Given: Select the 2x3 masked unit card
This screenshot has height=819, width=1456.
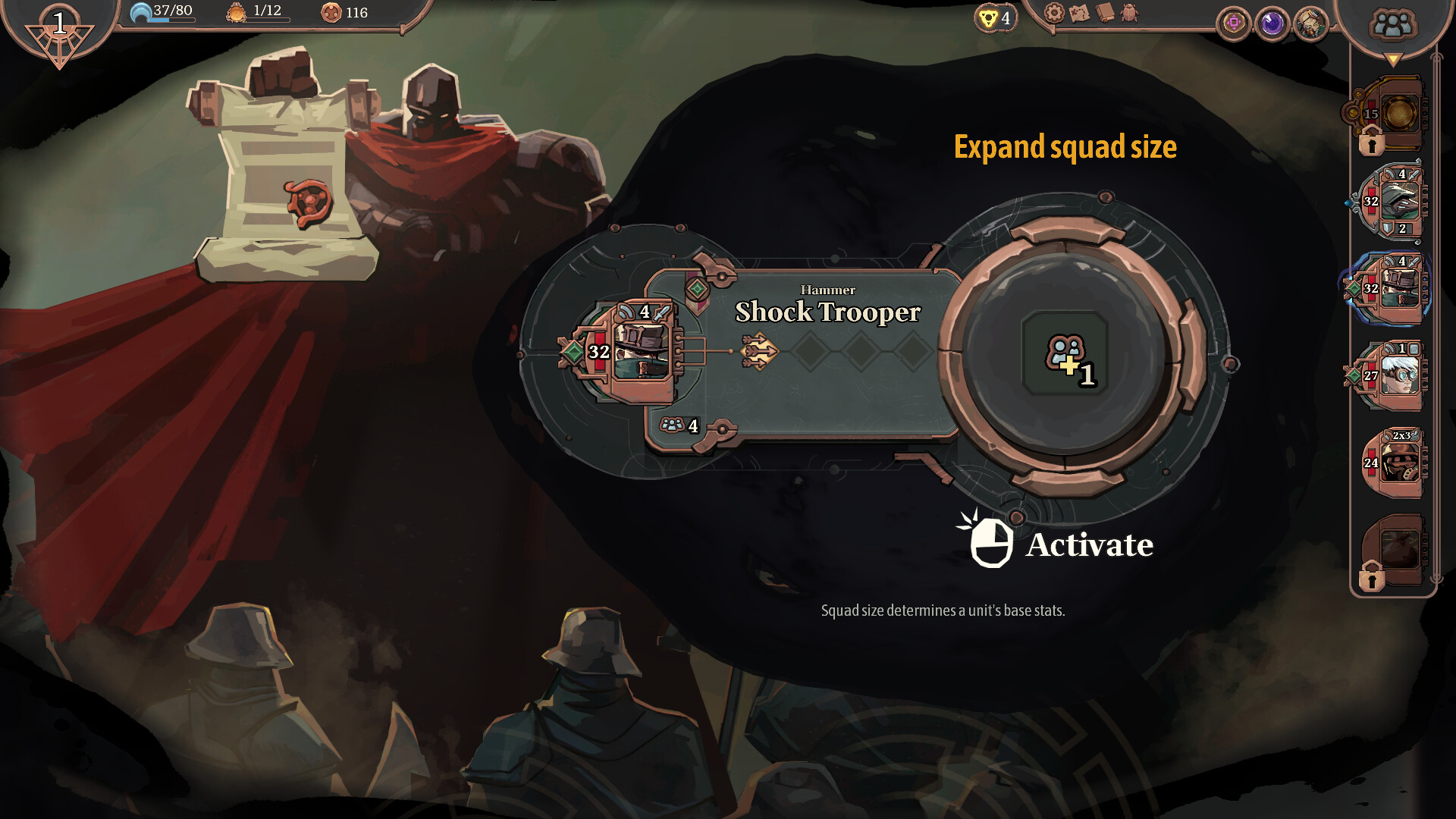Looking at the screenshot, I should click(x=1394, y=462).
